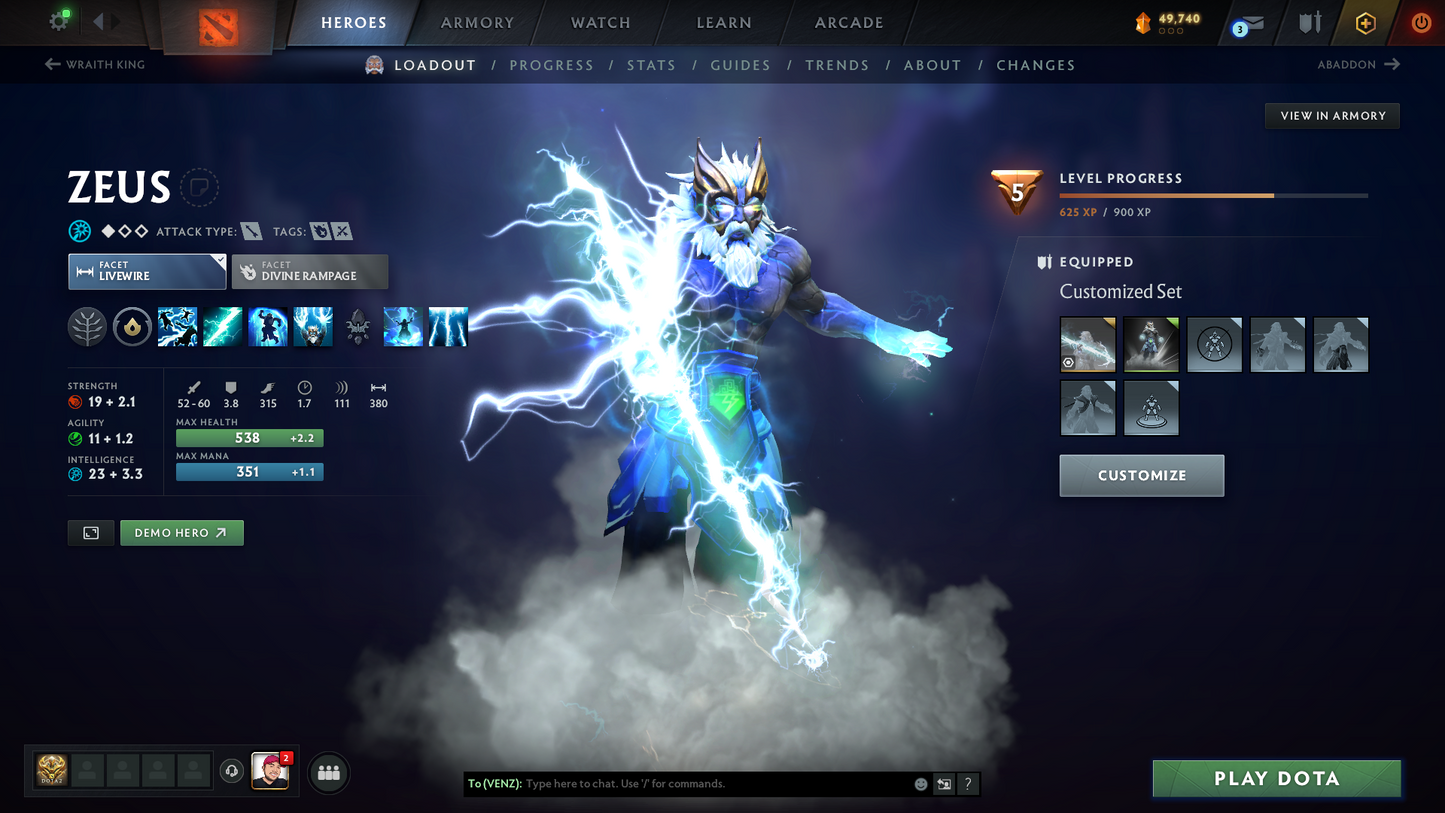Expand the Livewire facet dropdown arrow
Viewport: 1445px width, 813px height.
[222, 258]
